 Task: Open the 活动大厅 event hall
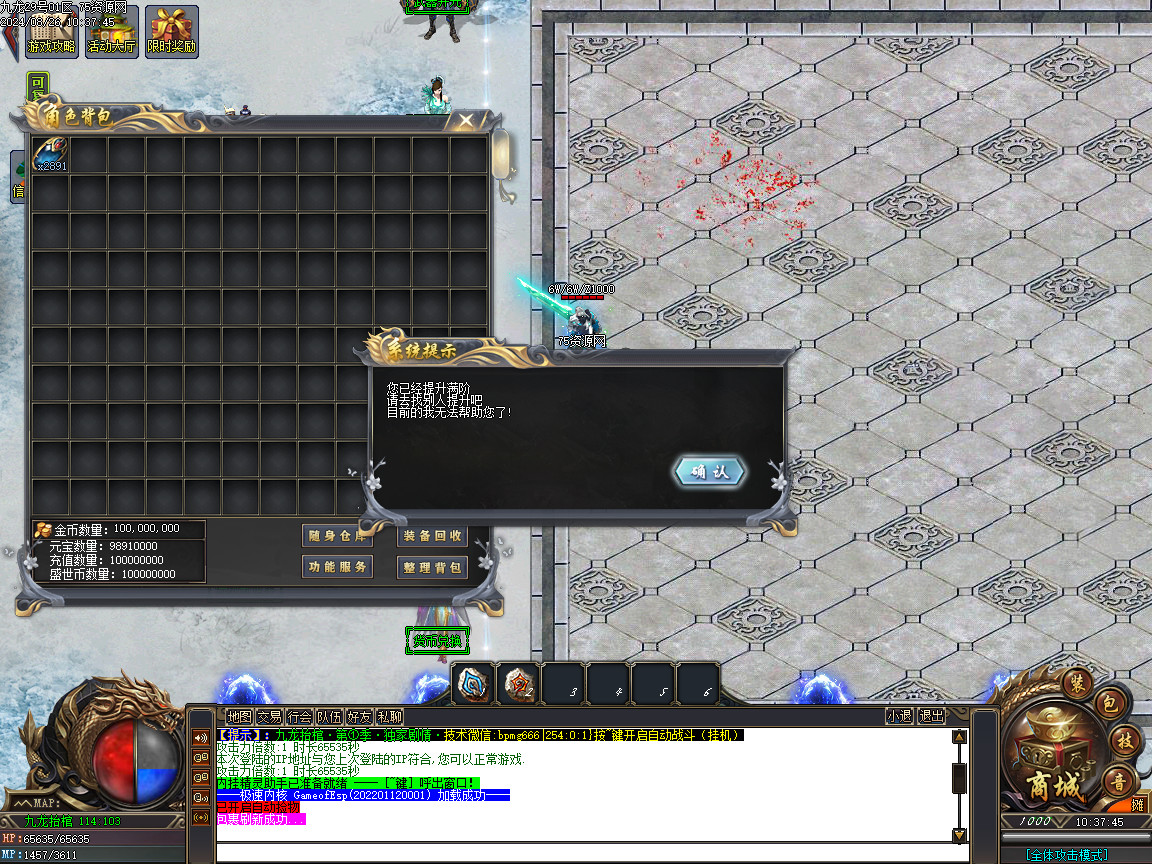(111, 30)
